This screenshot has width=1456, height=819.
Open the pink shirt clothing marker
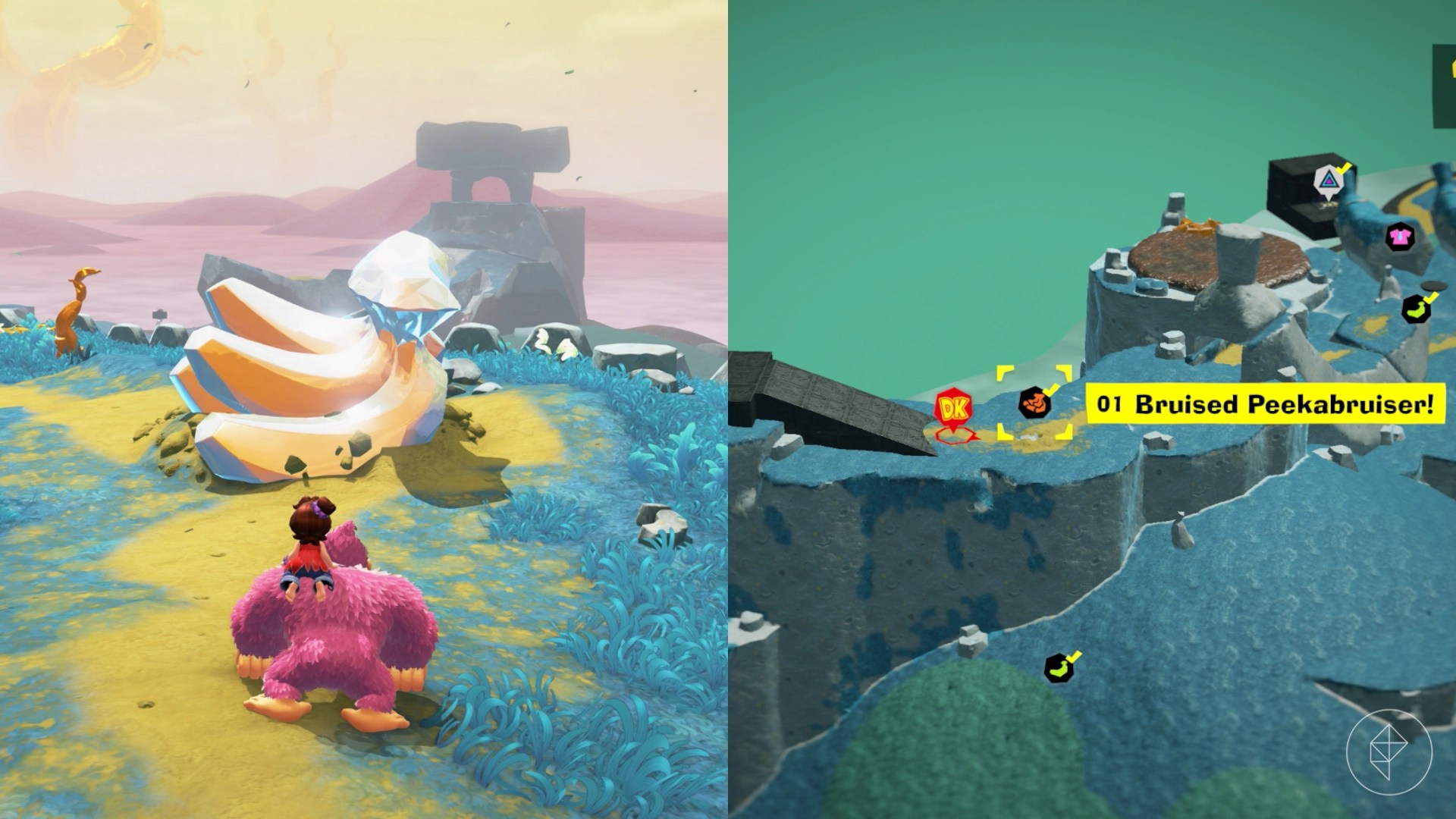click(1401, 237)
